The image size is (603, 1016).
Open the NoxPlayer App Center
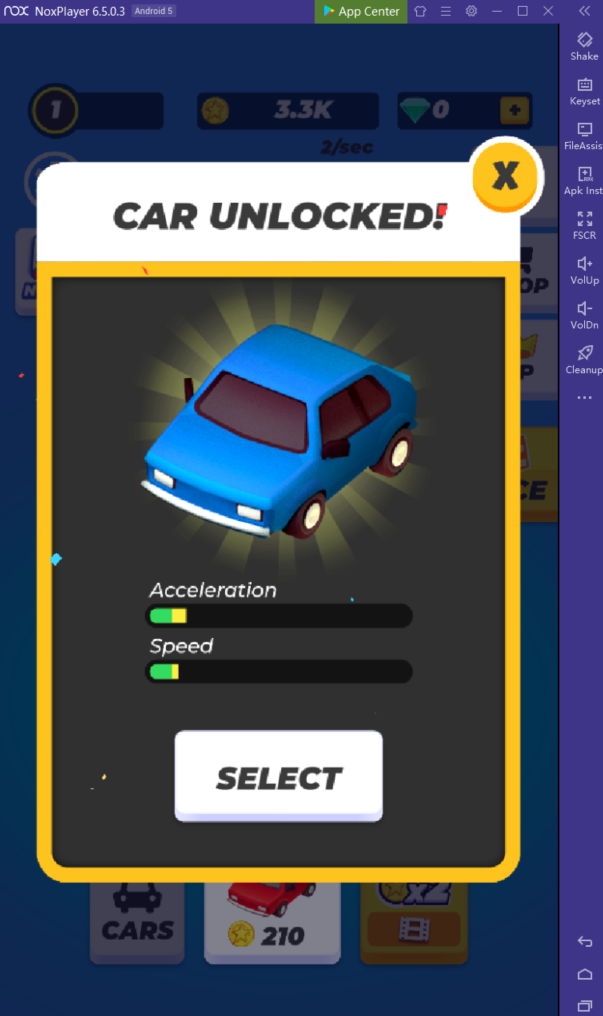coord(361,11)
